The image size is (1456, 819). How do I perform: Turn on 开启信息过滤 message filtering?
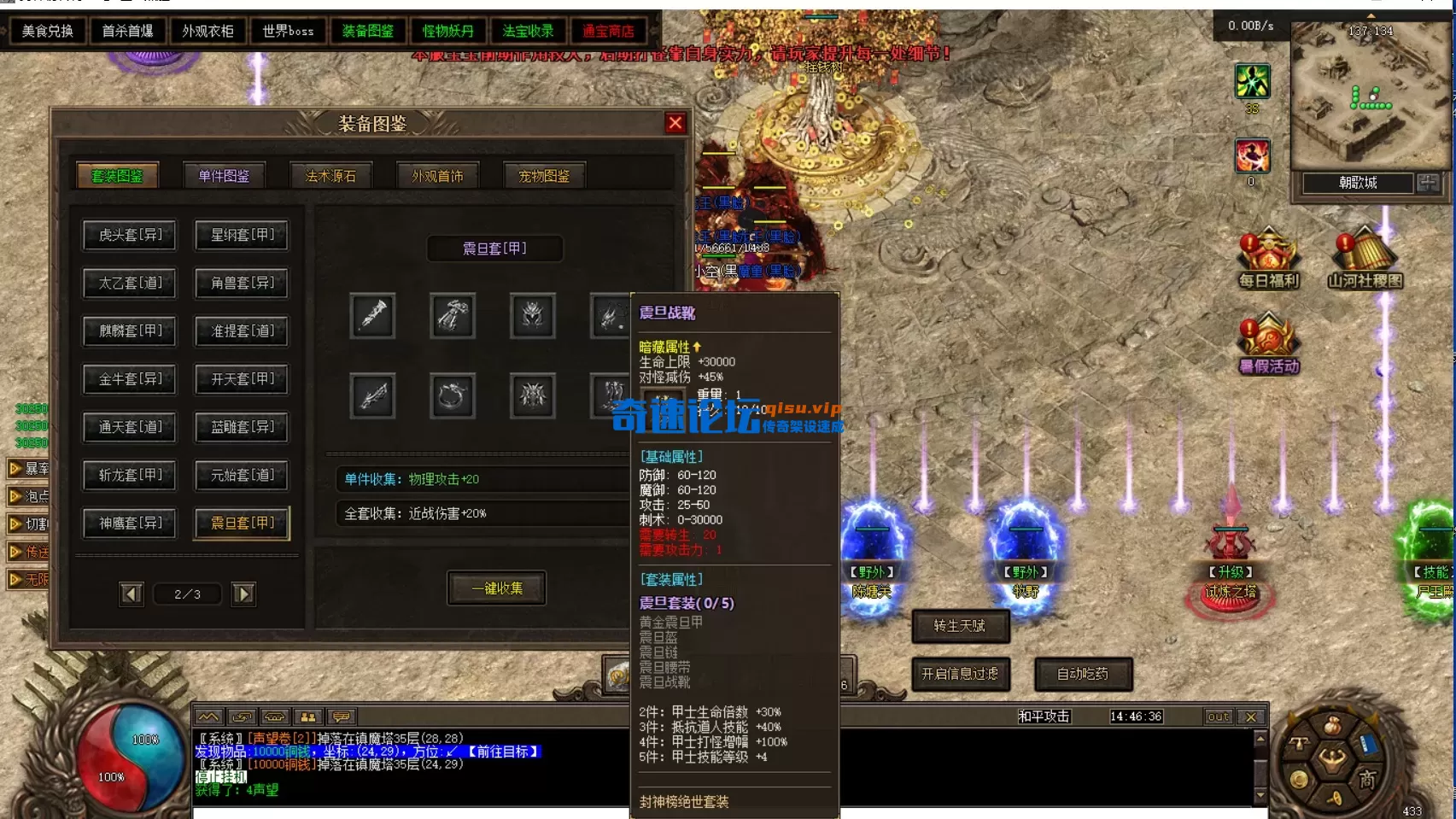961,674
